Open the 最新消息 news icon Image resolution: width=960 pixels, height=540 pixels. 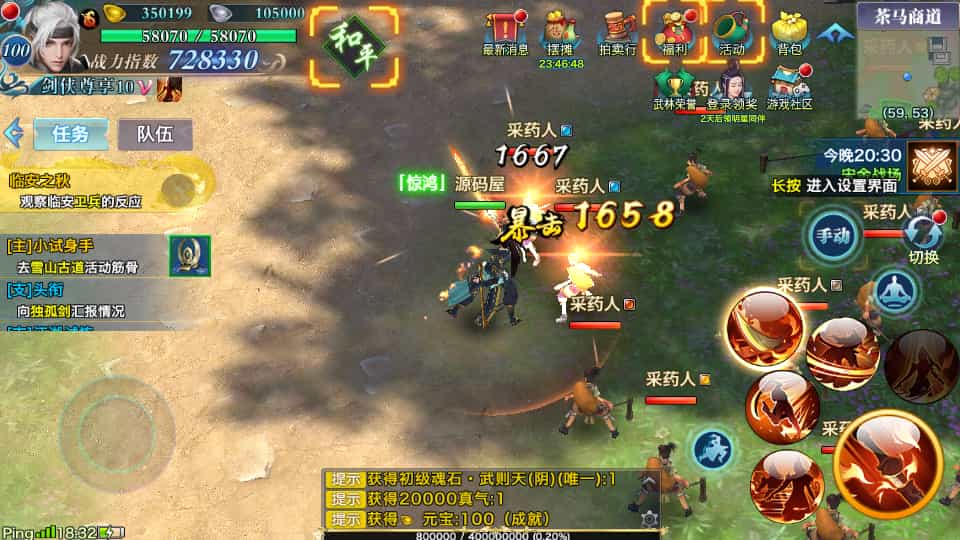pyautogui.click(x=506, y=32)
